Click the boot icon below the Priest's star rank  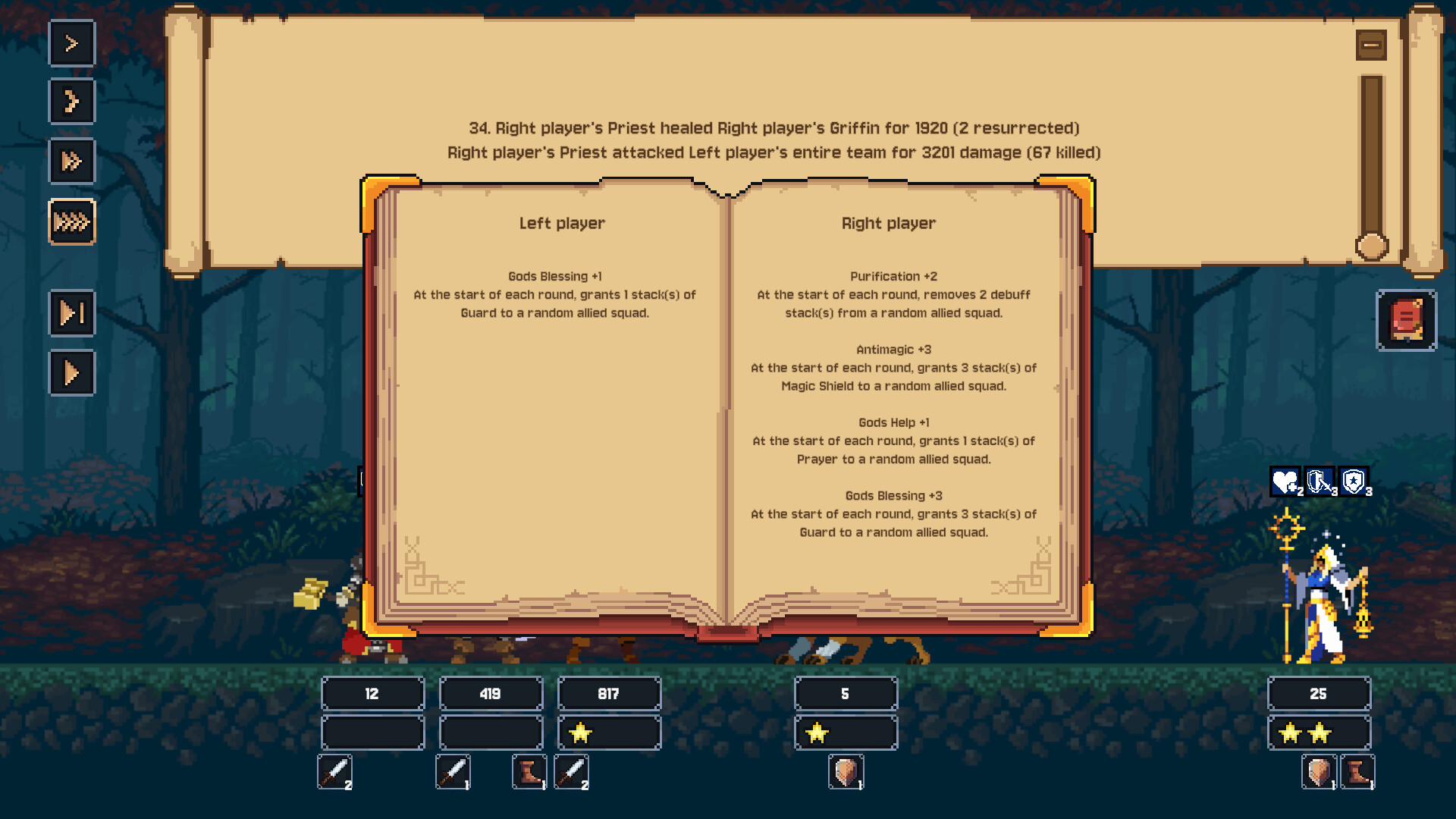point(1357,772)
